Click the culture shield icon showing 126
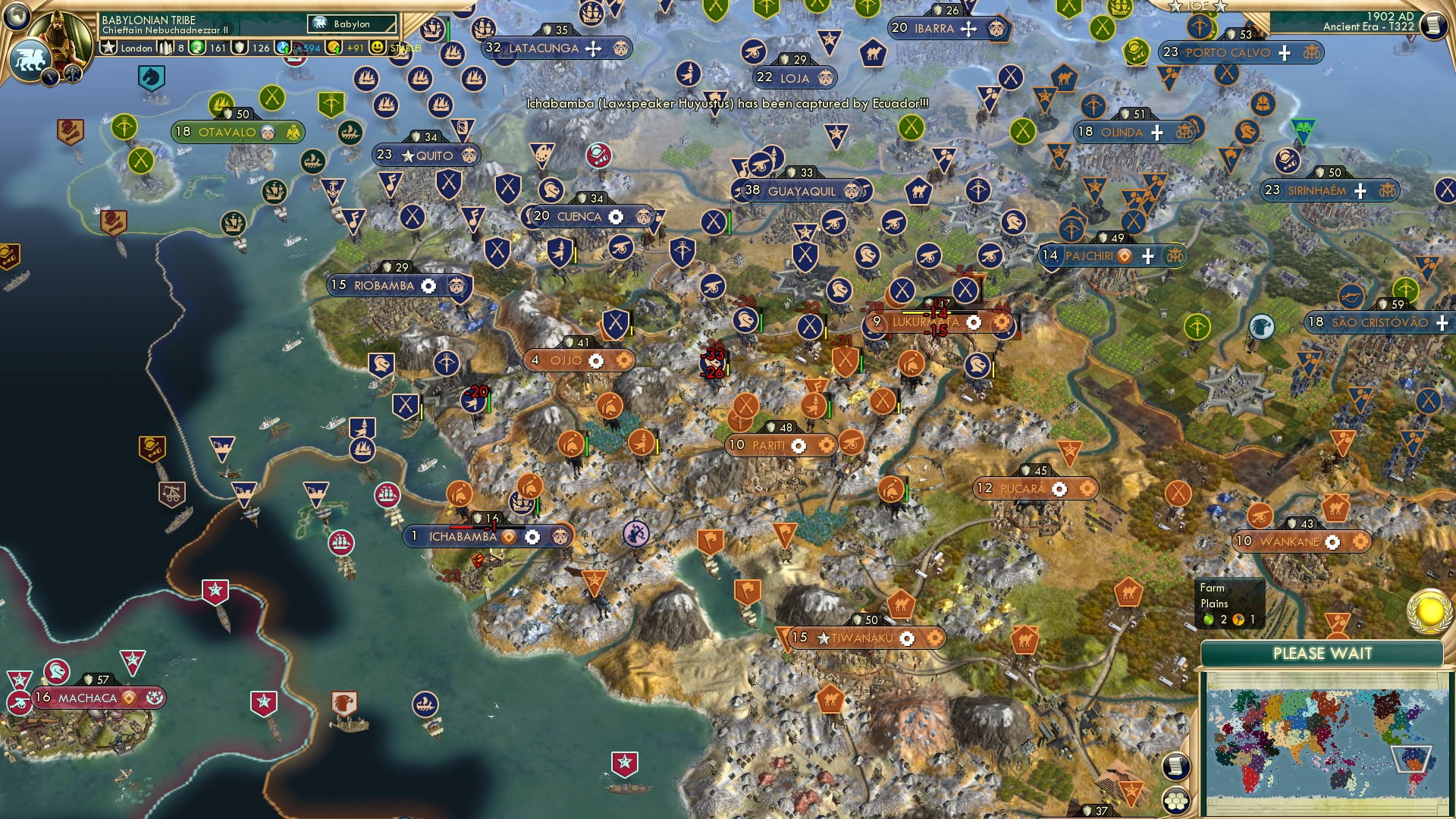This screenshot has width=1456, height=819. pyautogui.click(x=237, y=47)
